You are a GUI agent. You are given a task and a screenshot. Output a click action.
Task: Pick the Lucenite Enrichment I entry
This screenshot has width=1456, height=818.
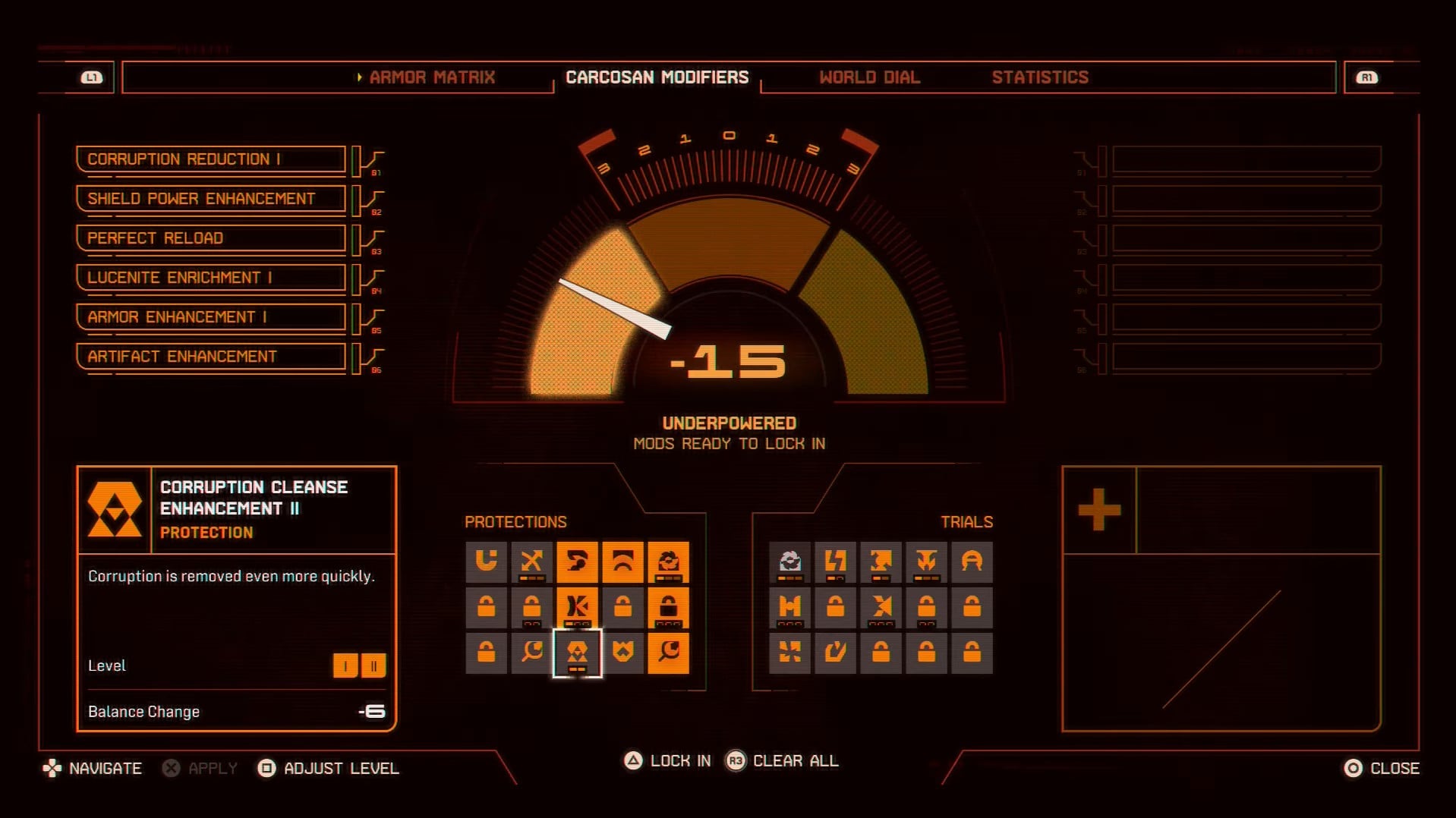[210, 278]
